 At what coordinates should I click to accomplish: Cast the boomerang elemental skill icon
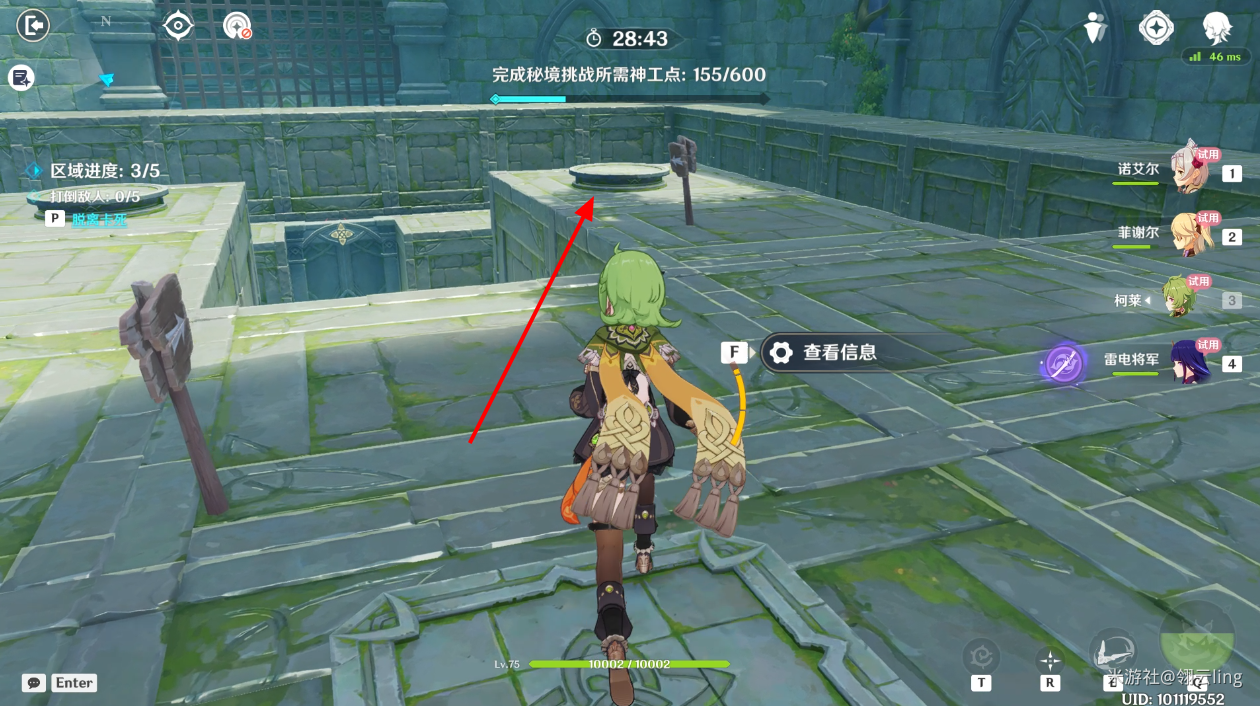click(1113, 651)
